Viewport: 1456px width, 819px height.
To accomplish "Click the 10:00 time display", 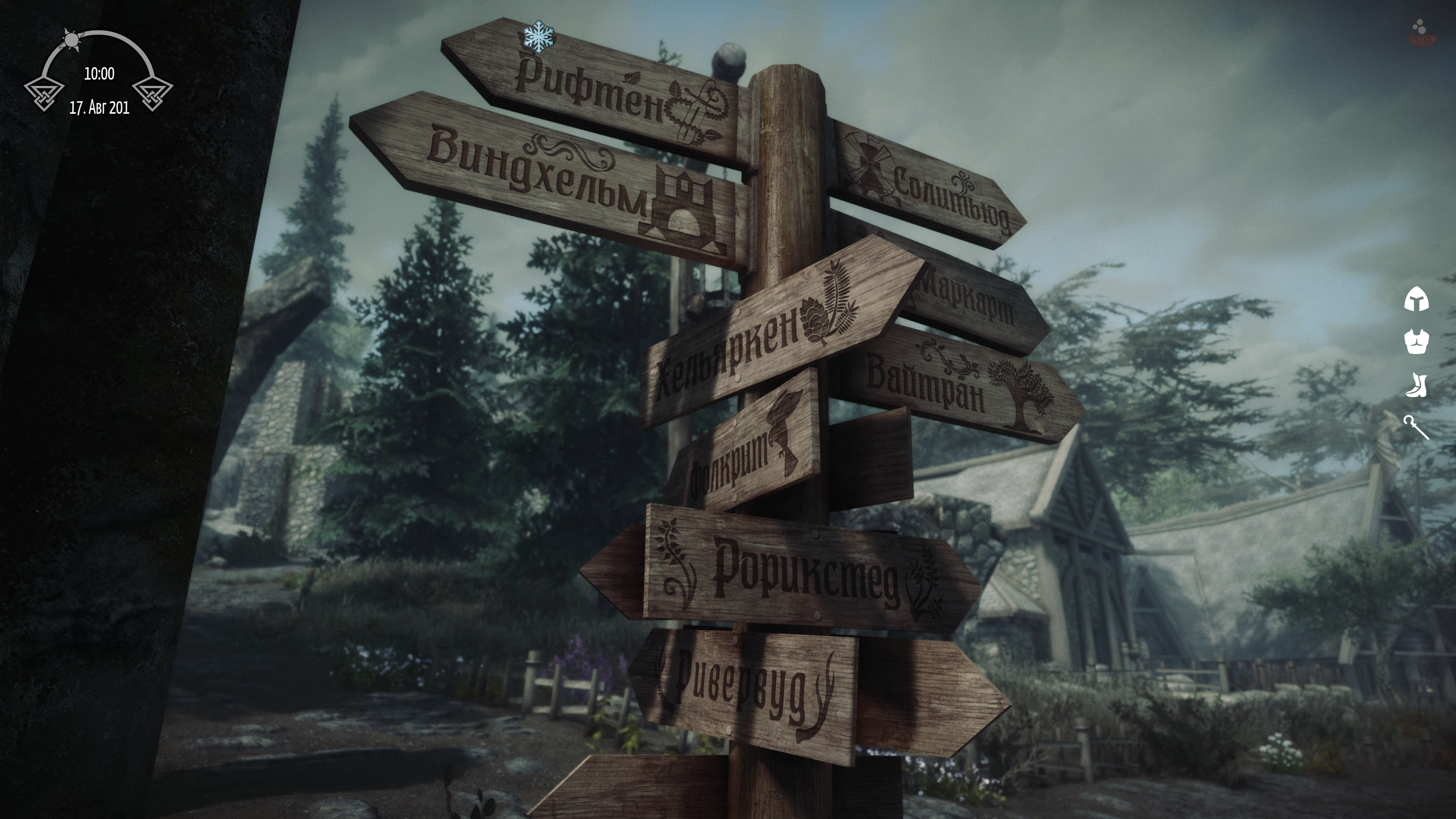I will pos(100,73).
